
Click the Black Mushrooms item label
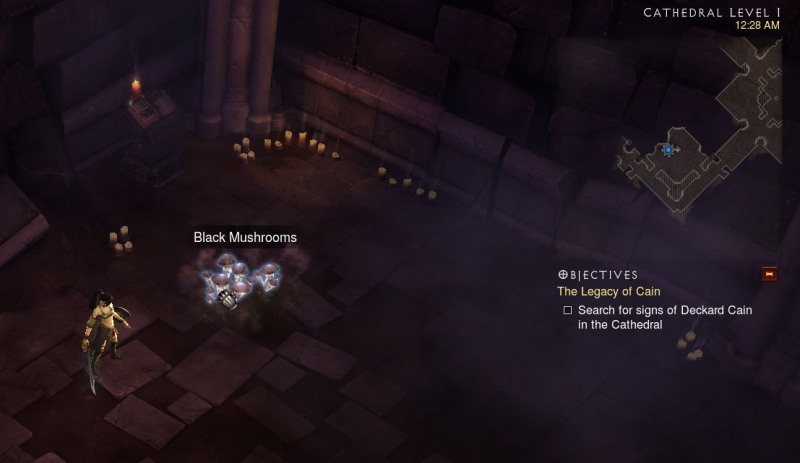pyautogui.click(x=245, y=238)
